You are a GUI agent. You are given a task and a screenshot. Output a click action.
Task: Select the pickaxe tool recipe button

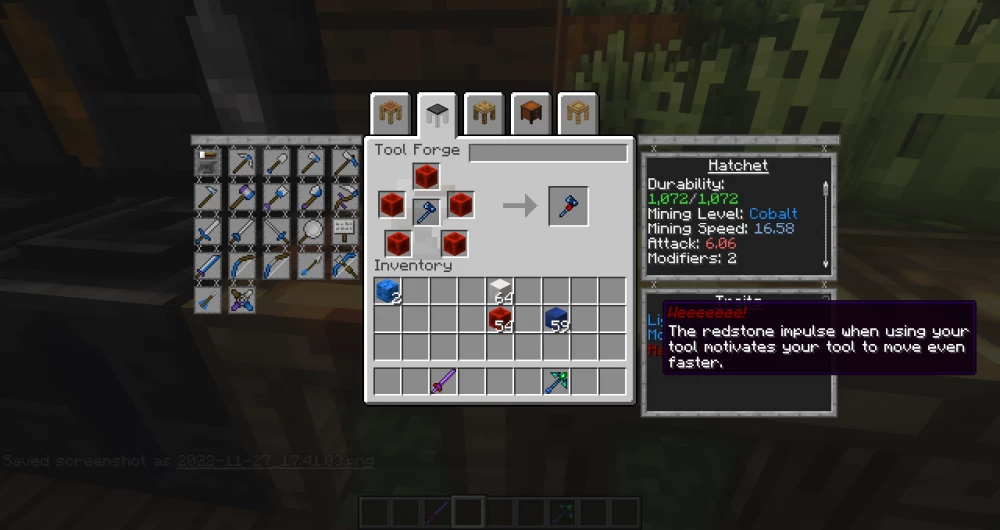pyautogui.click(x=242, y=162)
